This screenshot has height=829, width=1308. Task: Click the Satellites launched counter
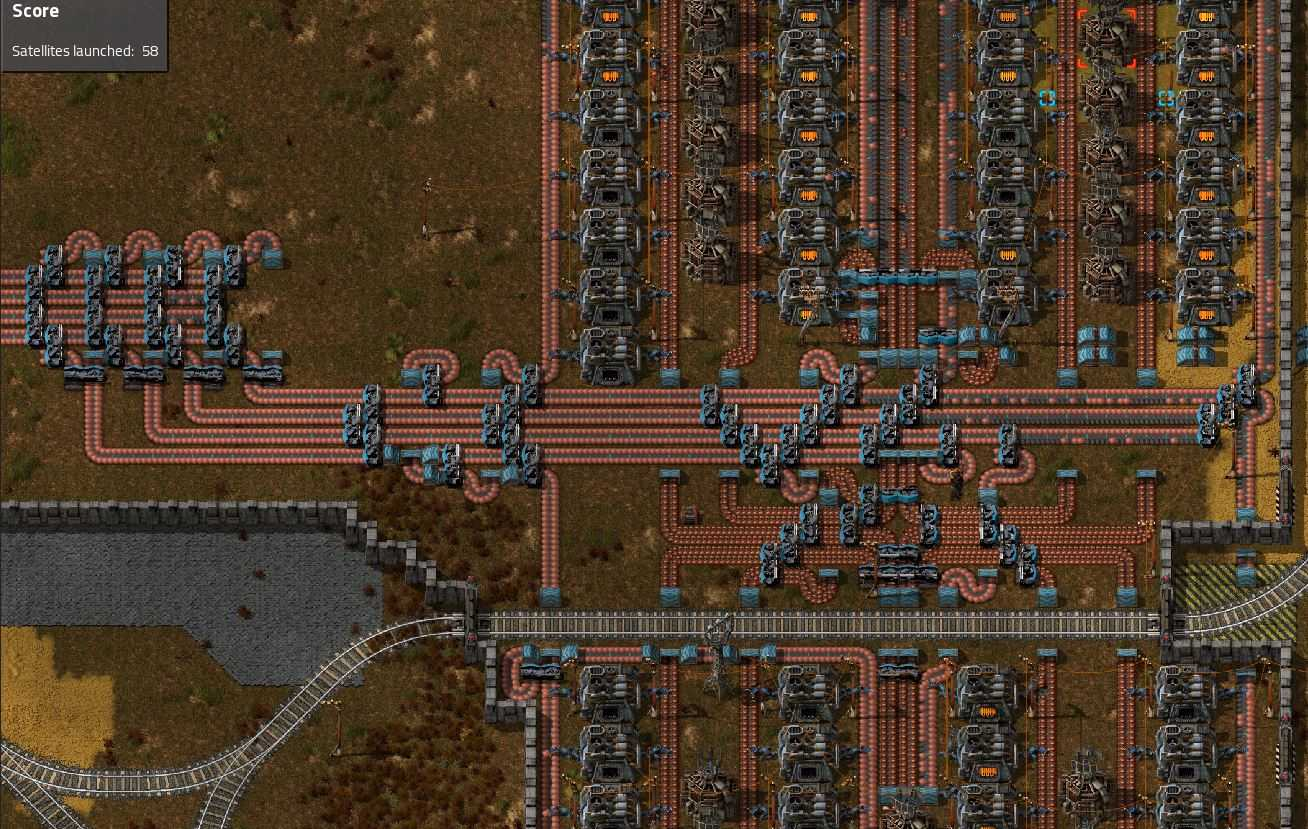tap(84, 51)
